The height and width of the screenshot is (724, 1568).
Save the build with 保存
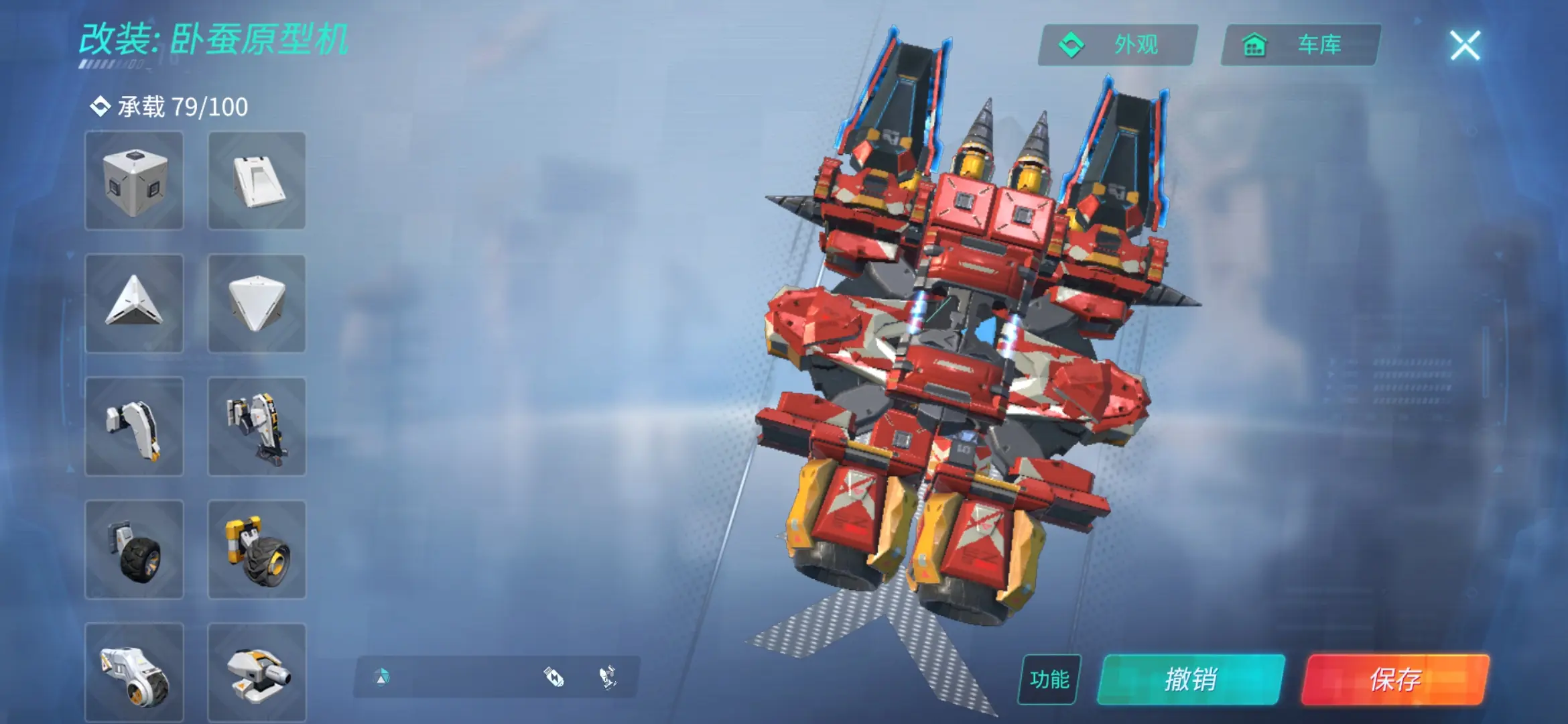tap(1395, 679)
